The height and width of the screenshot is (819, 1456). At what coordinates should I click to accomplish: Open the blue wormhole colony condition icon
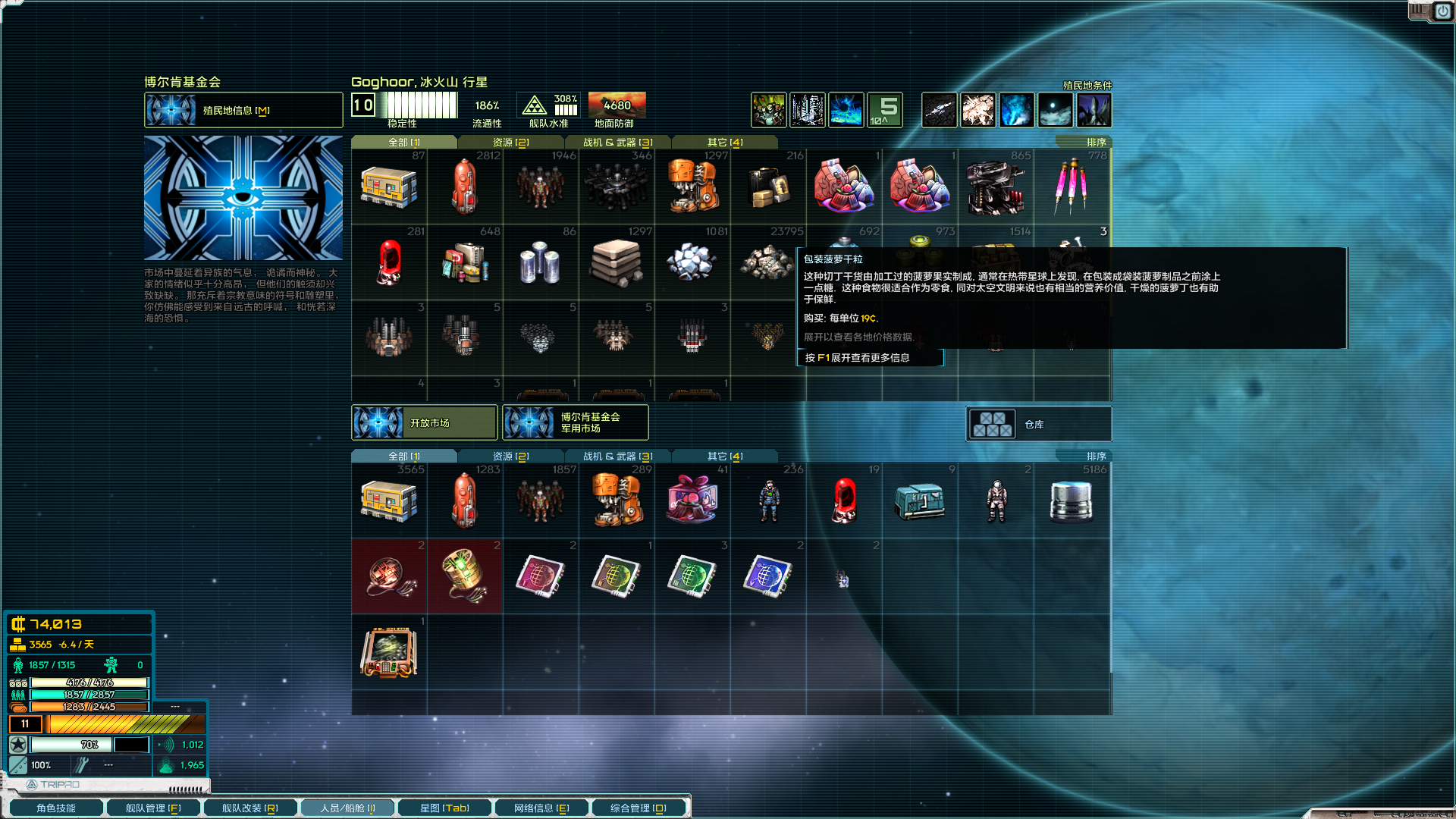pos(1016,110)
